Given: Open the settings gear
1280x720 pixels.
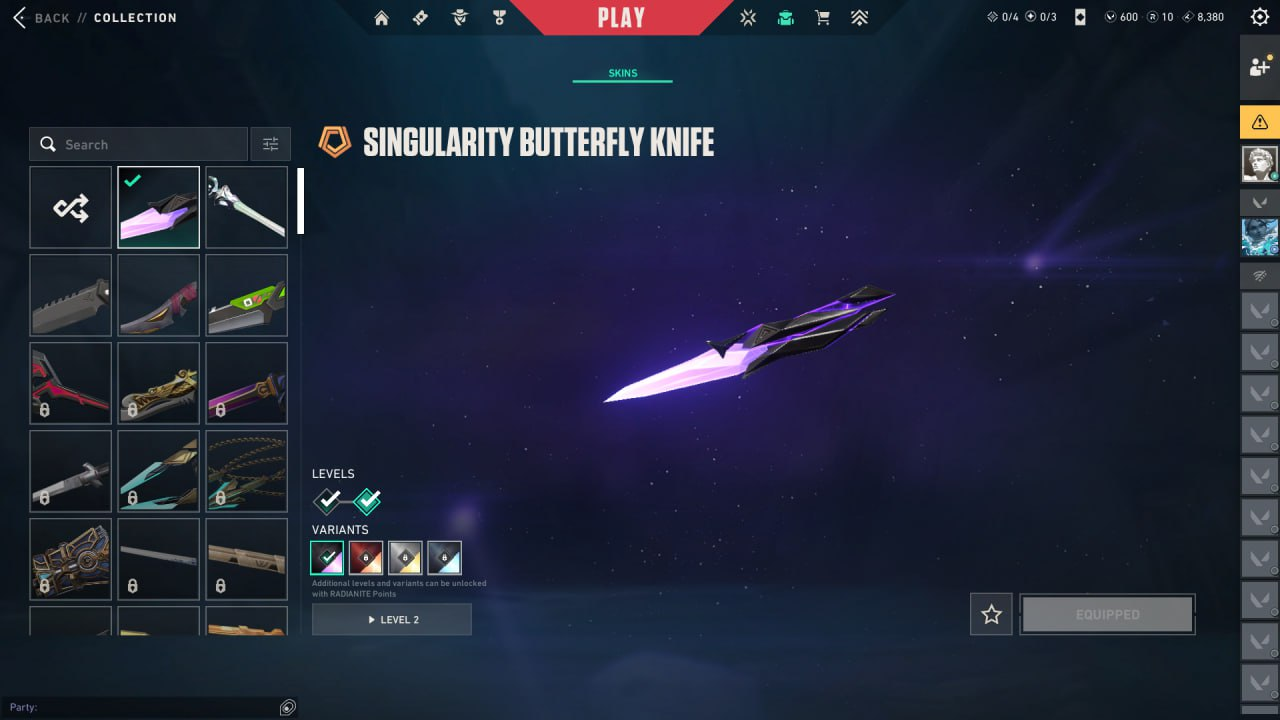Looking at the screenshot, I should click(1260, 17).
